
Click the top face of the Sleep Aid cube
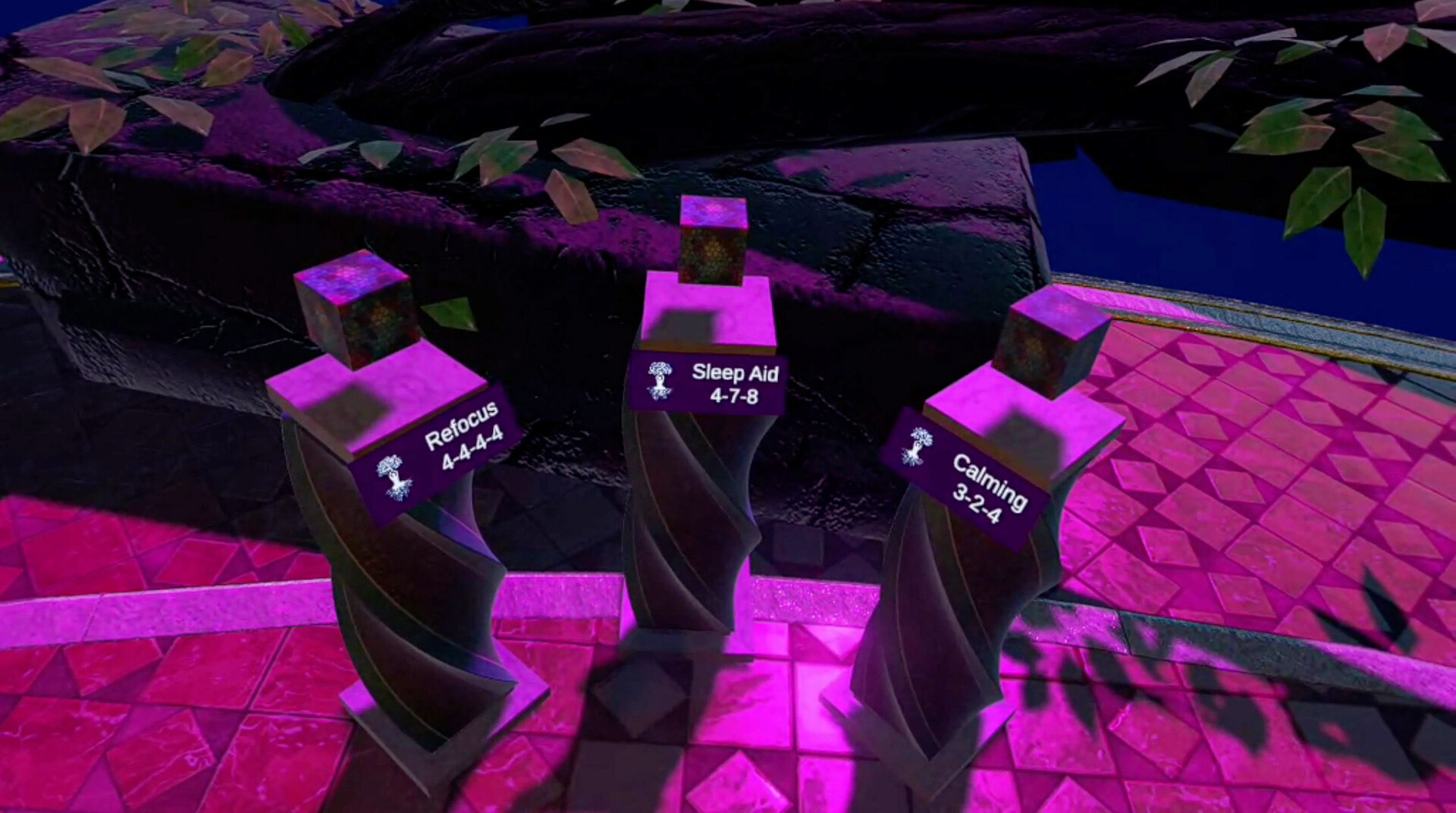click(711, 214)
